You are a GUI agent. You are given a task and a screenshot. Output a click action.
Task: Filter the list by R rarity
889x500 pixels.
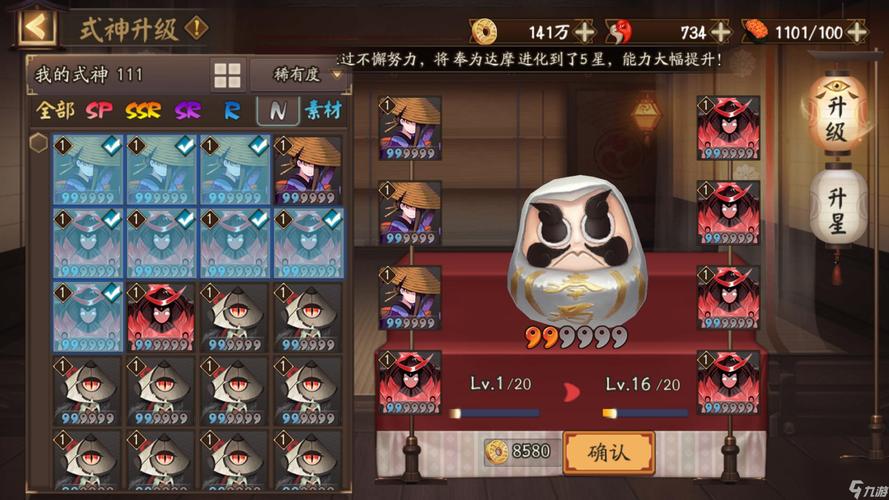pos(232,110)
